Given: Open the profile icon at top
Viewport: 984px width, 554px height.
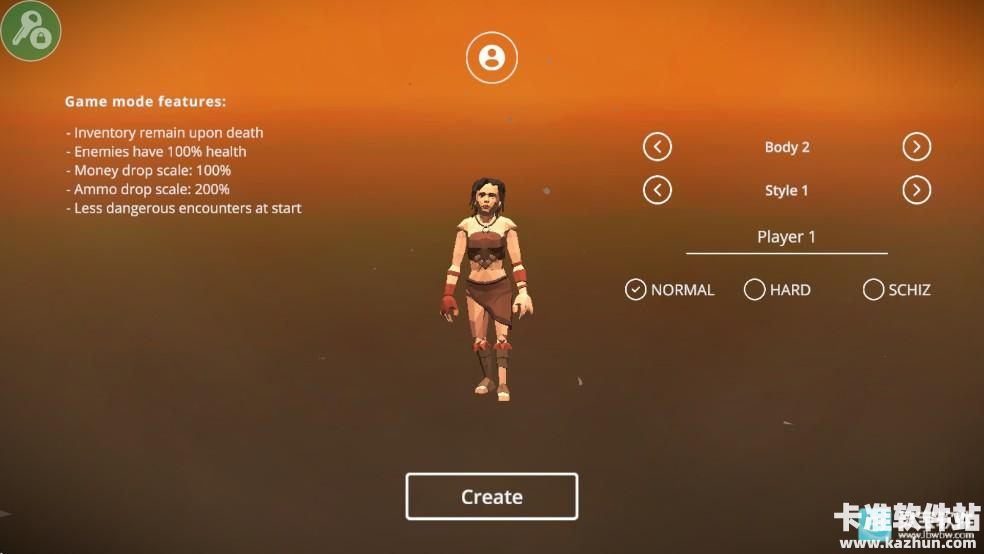Looking at the screenshot, I should (491, 57).
